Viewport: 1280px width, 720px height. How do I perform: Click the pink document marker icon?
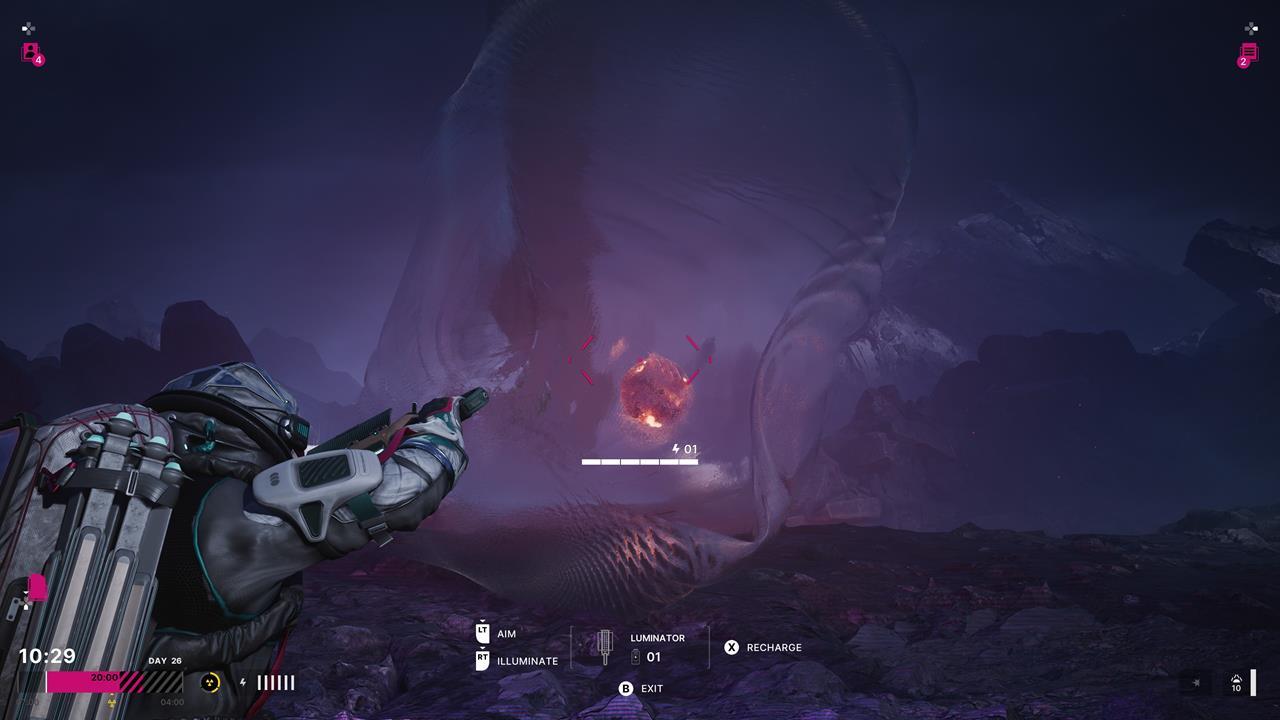pos(37,587)
